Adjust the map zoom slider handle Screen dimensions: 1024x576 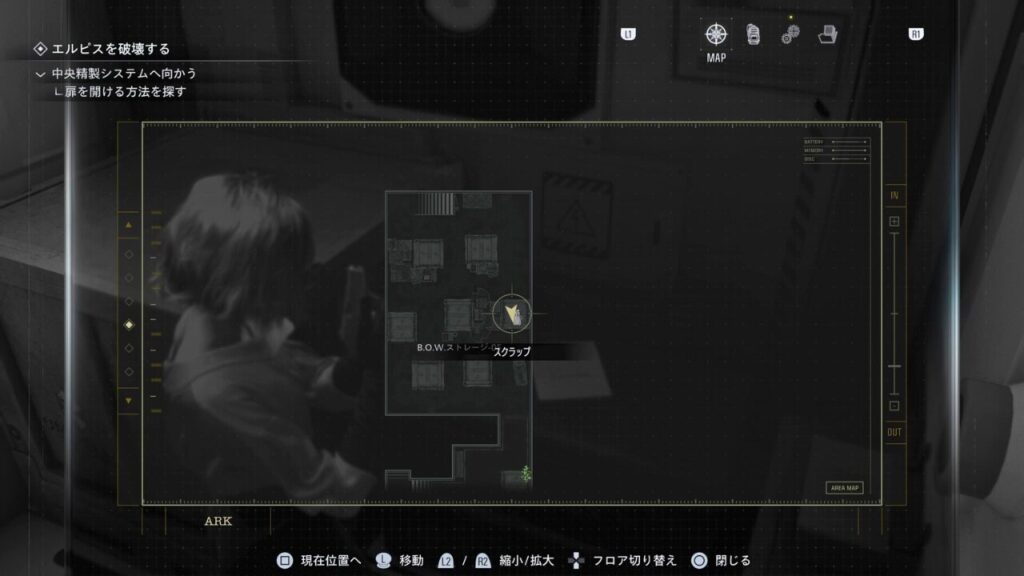point(894,367)
